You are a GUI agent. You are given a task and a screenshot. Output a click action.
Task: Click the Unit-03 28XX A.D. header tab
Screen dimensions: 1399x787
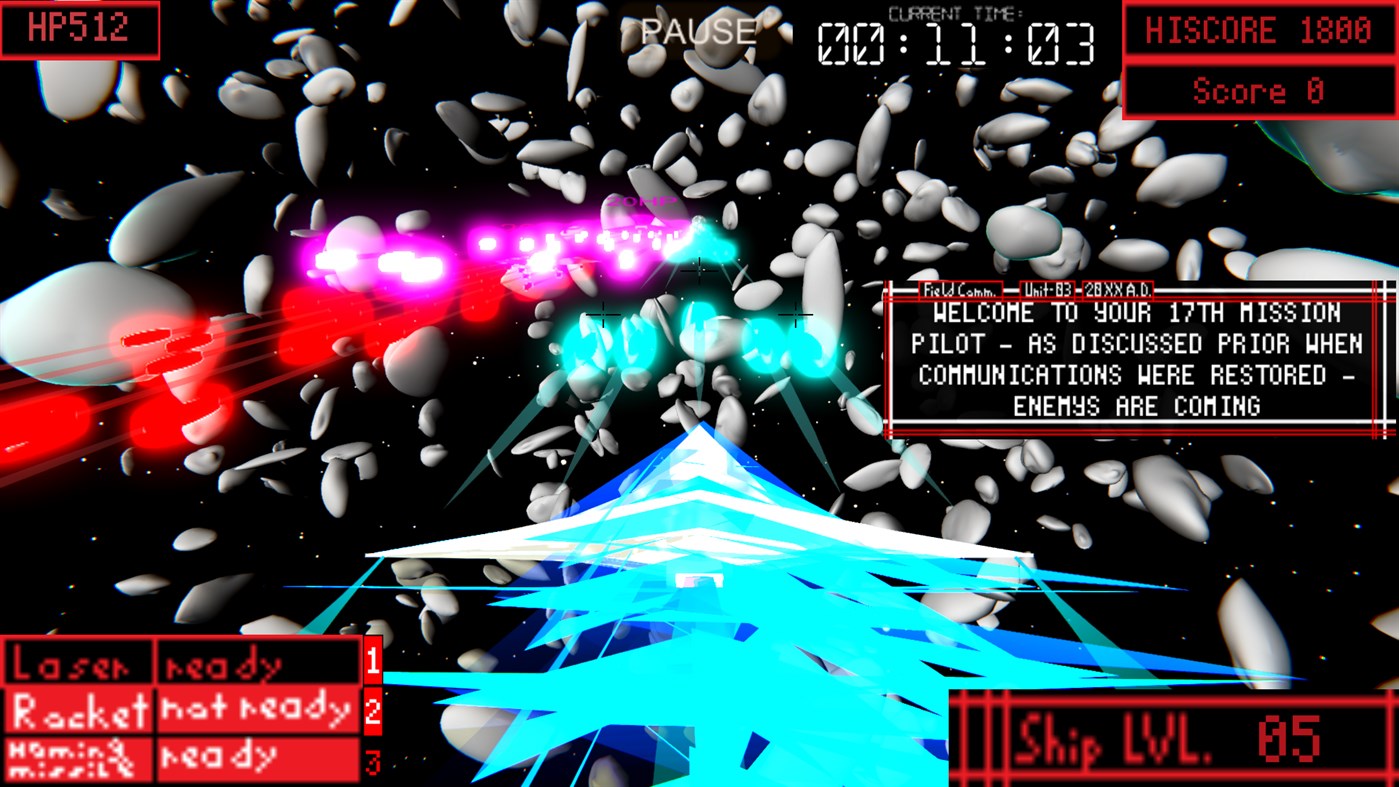1085,291
